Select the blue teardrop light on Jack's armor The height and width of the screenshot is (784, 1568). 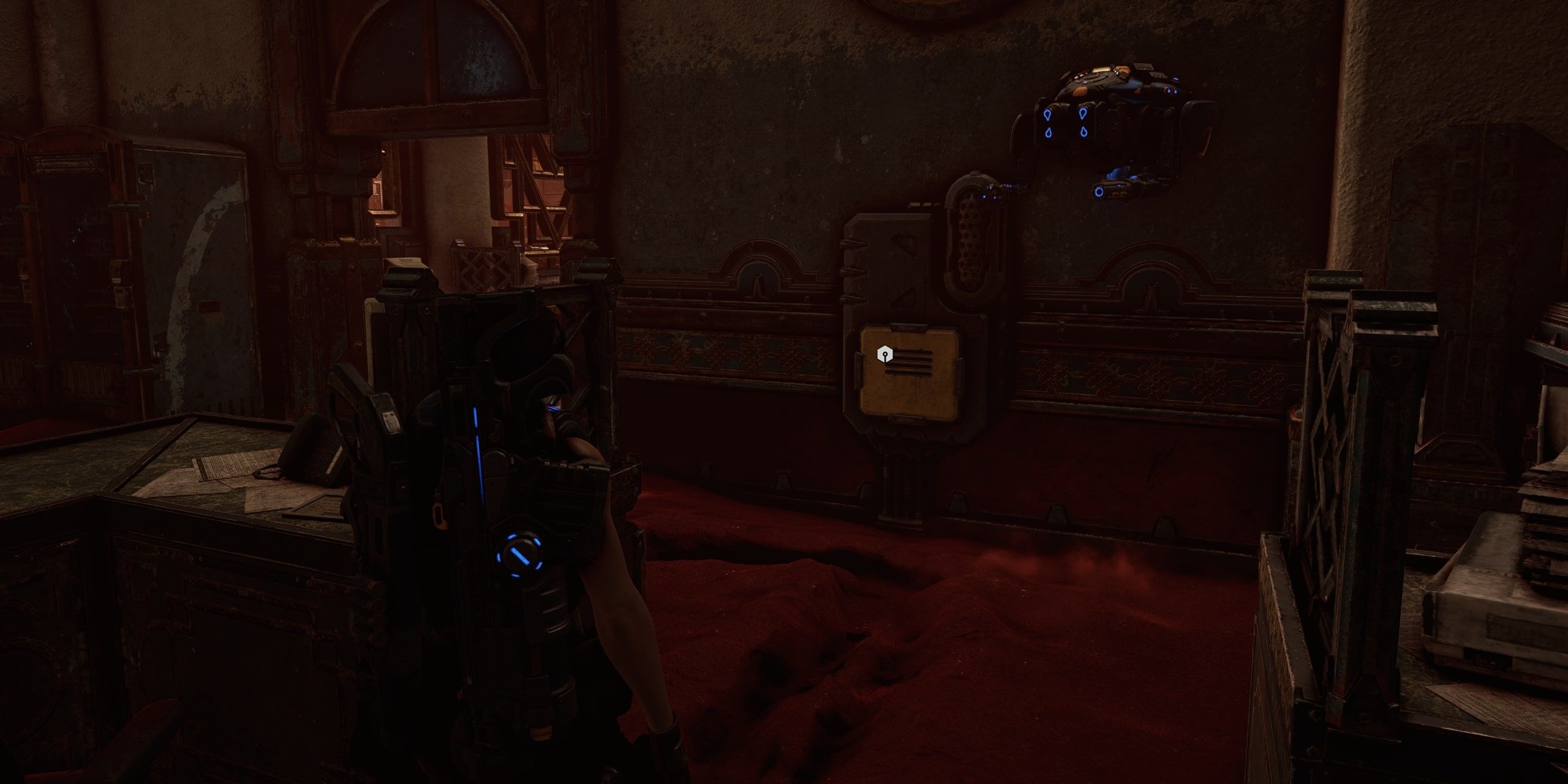tap(1048, 115)
